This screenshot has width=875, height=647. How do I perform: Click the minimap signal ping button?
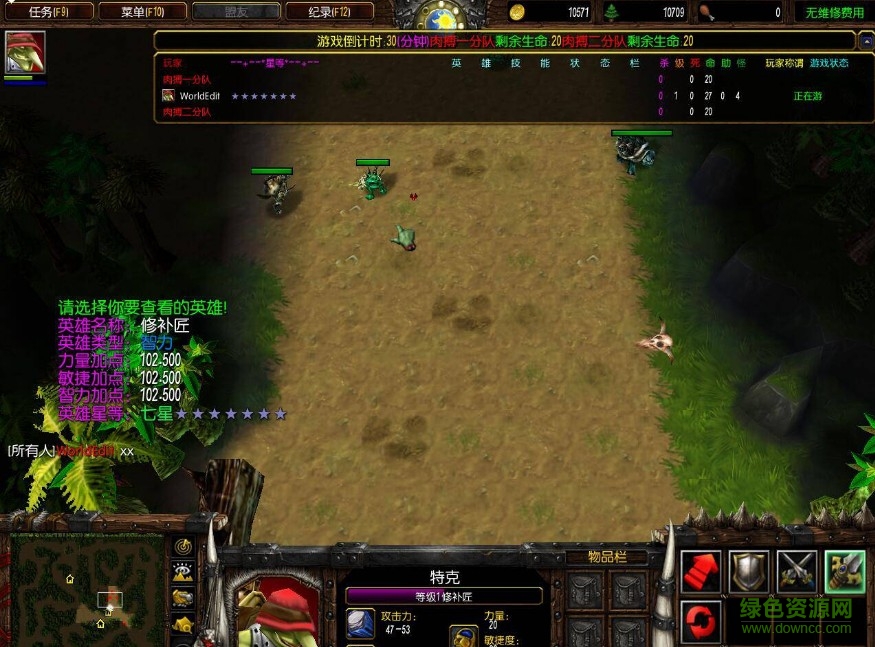click(184, 546)
